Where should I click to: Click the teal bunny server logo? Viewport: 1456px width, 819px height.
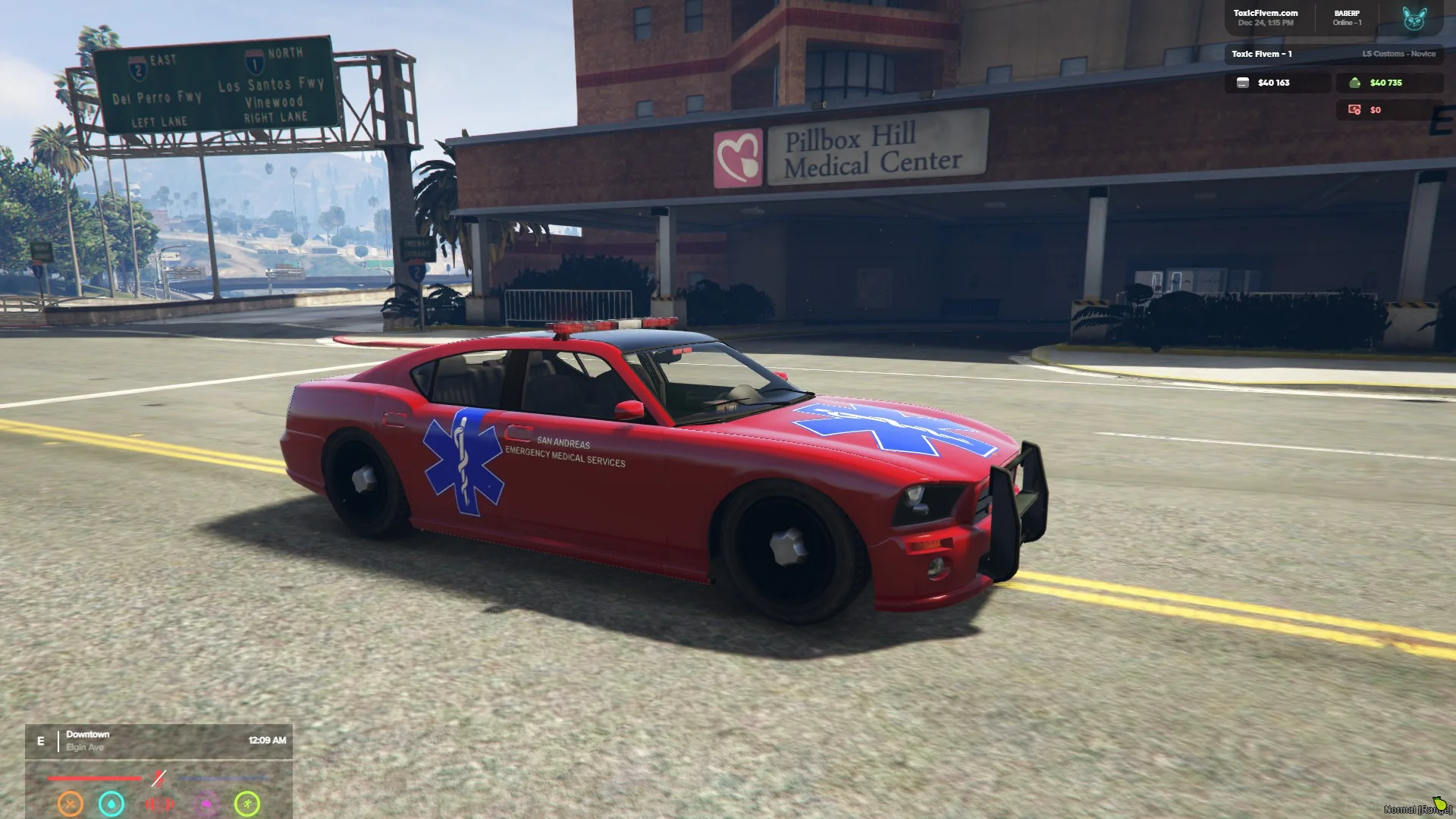[1414, 18]
